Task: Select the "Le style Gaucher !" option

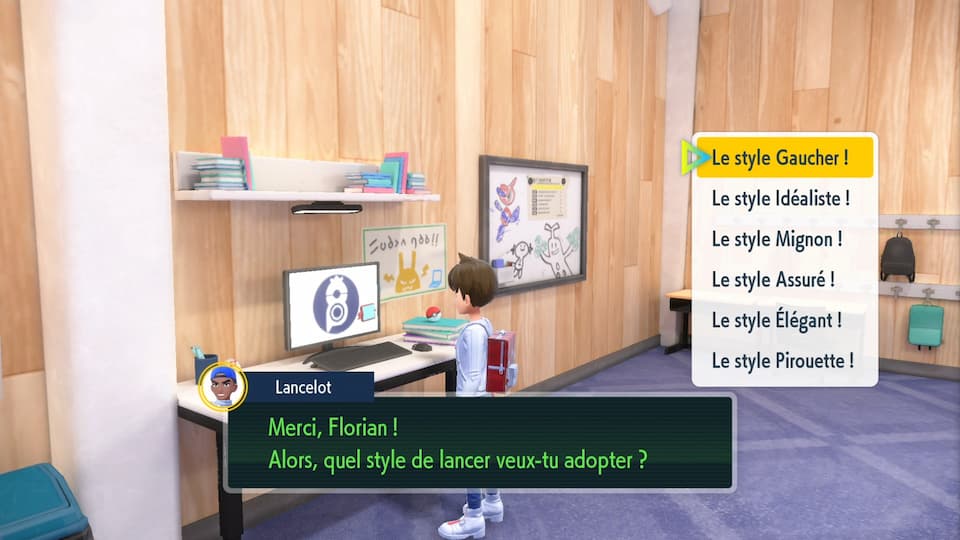Action: [x=781, y=158]
